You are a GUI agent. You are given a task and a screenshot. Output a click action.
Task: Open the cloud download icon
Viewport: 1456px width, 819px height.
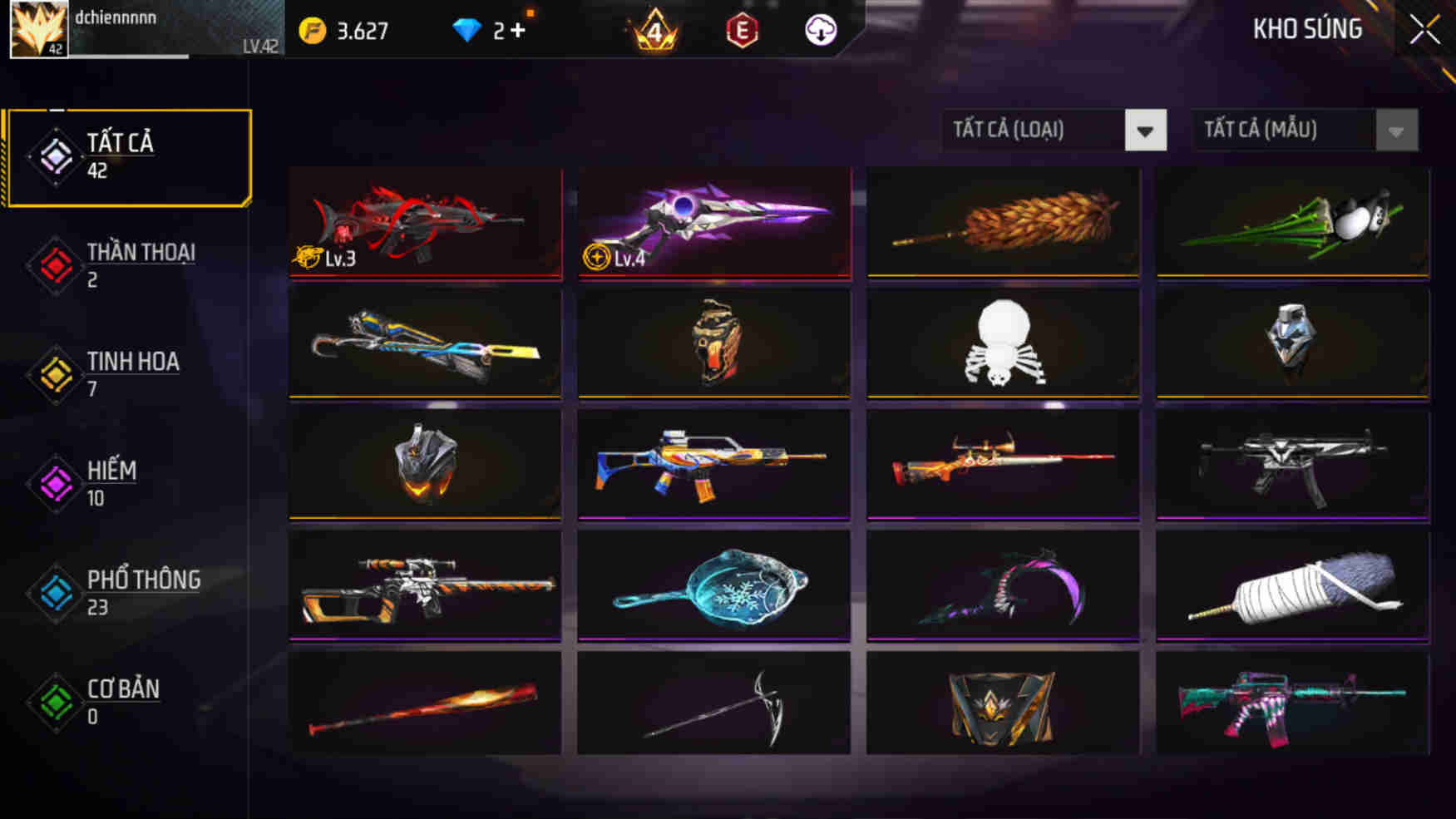821,29
